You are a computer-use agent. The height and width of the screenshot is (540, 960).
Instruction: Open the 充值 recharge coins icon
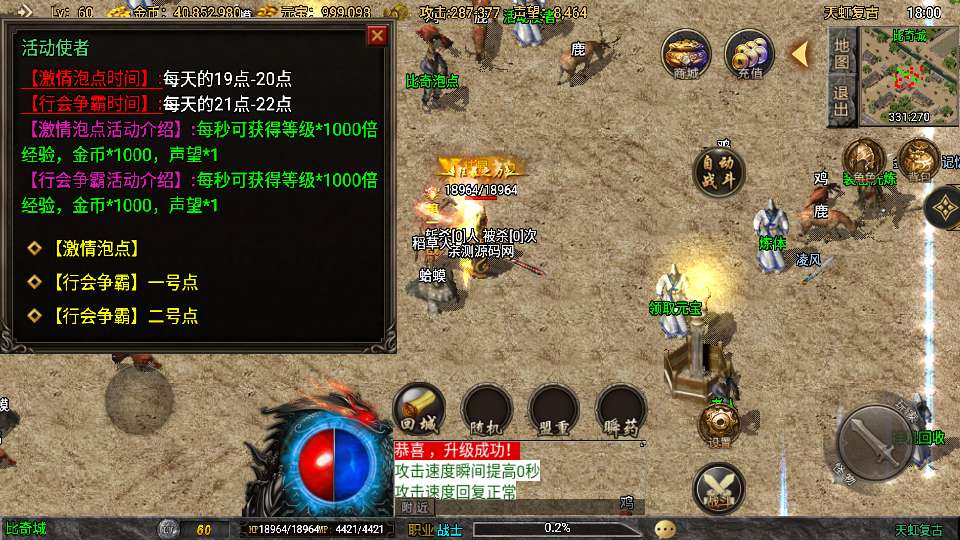click(x=750, y=54)
